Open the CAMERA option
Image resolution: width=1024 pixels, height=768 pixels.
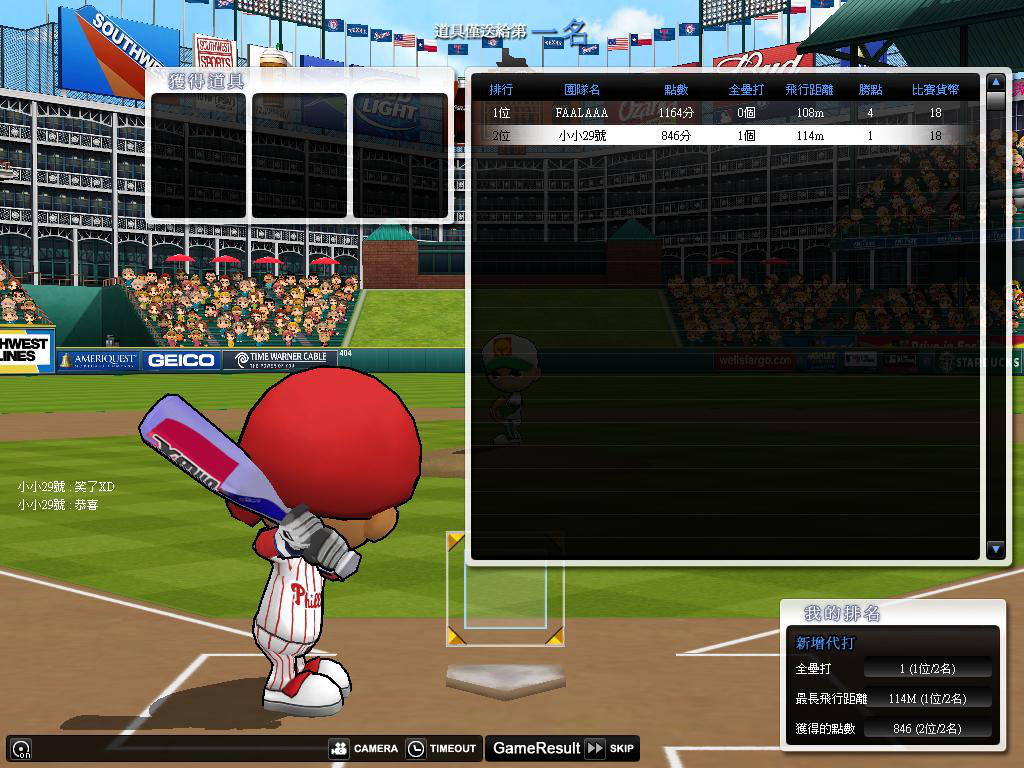[x=364, y=748]
